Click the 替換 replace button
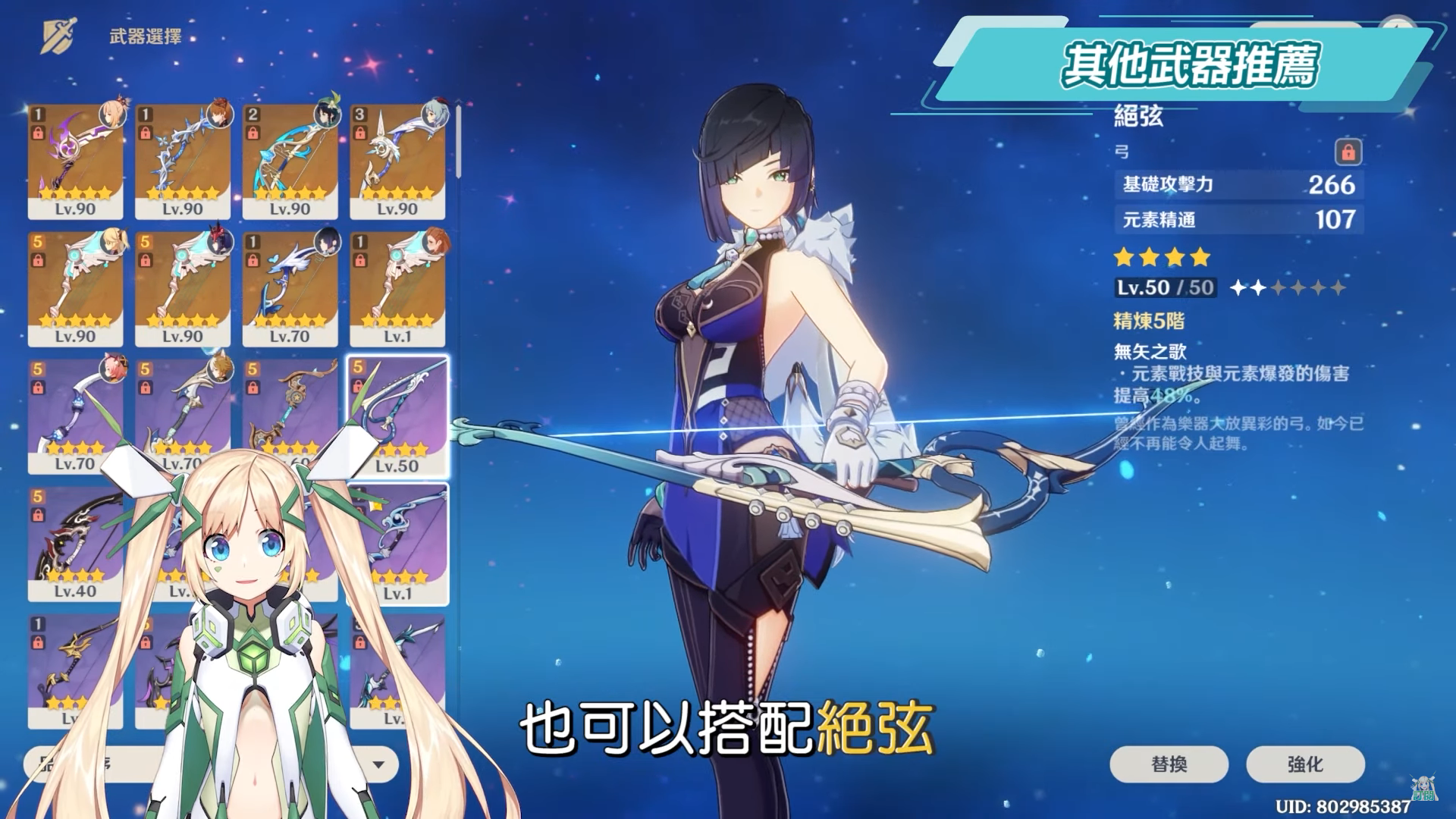 1169,764
